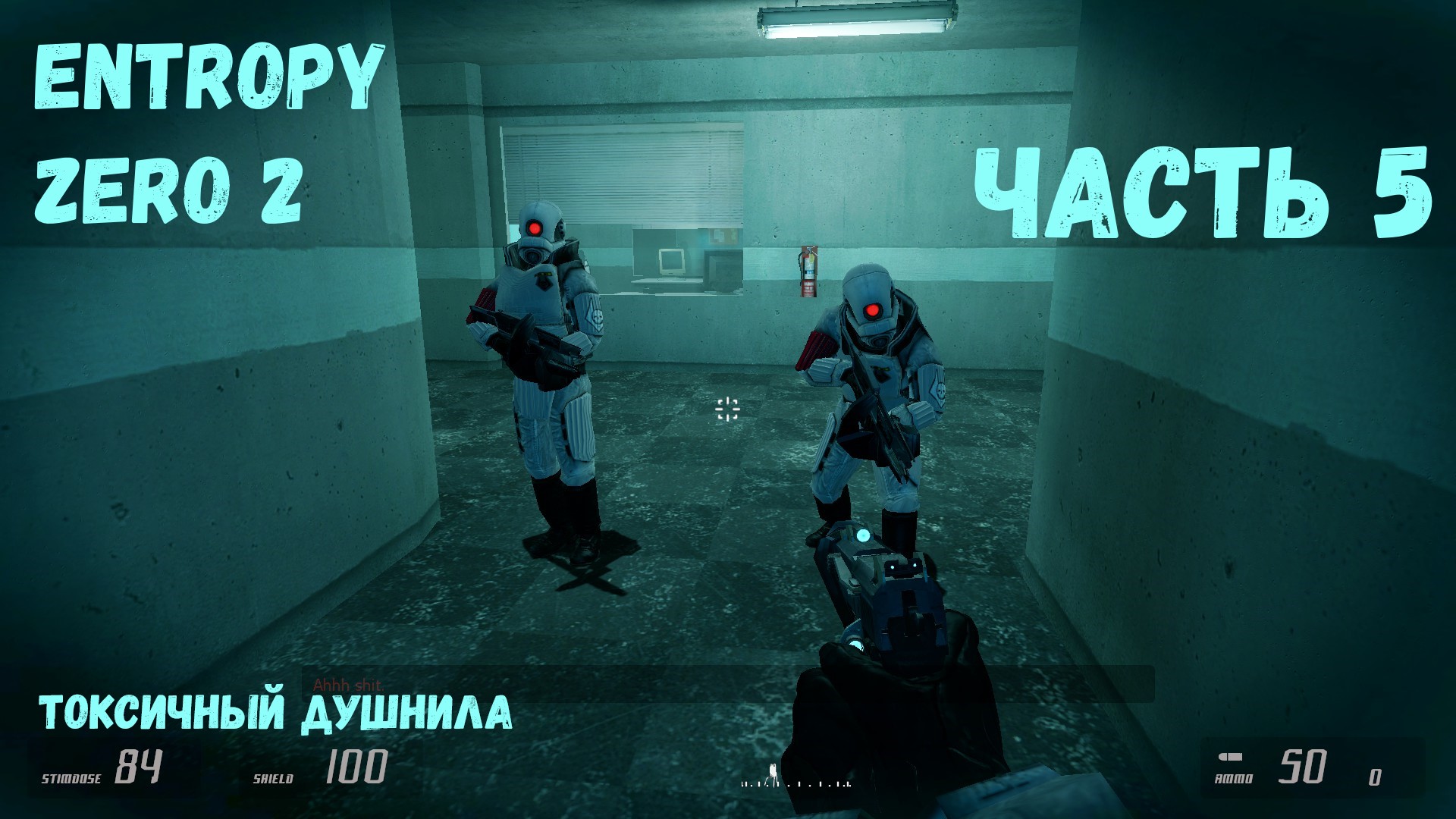
Task: Click the bullet icon in the ammo HUD
Action: [1230, 756]
